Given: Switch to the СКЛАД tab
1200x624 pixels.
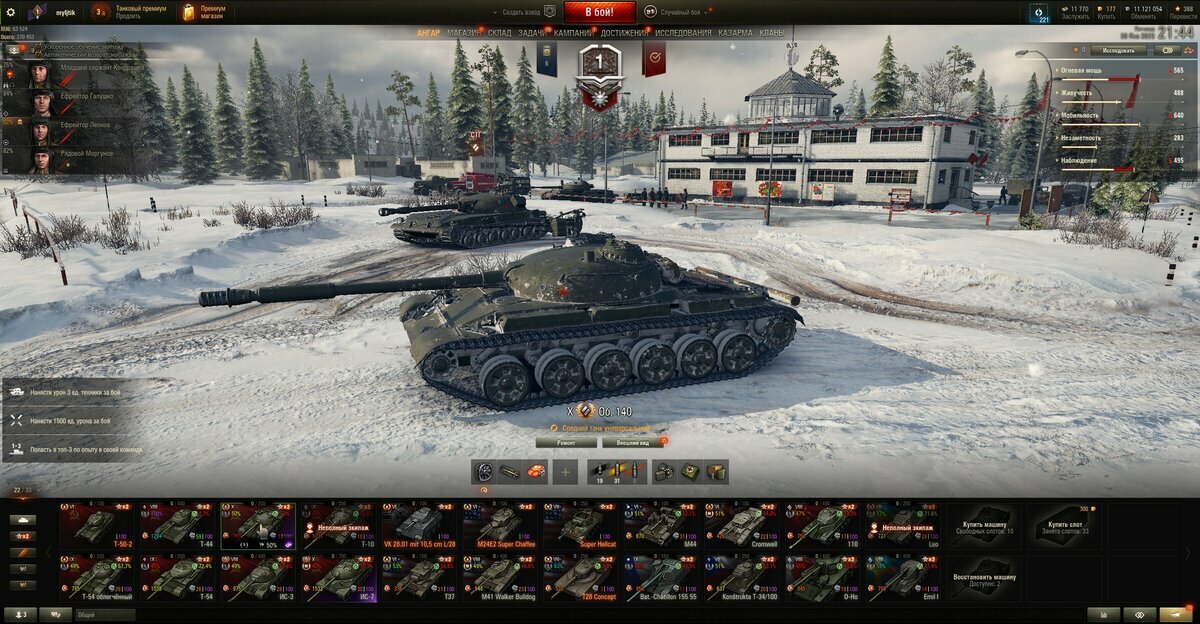Looking at the screenshot, I should [501, 33].
